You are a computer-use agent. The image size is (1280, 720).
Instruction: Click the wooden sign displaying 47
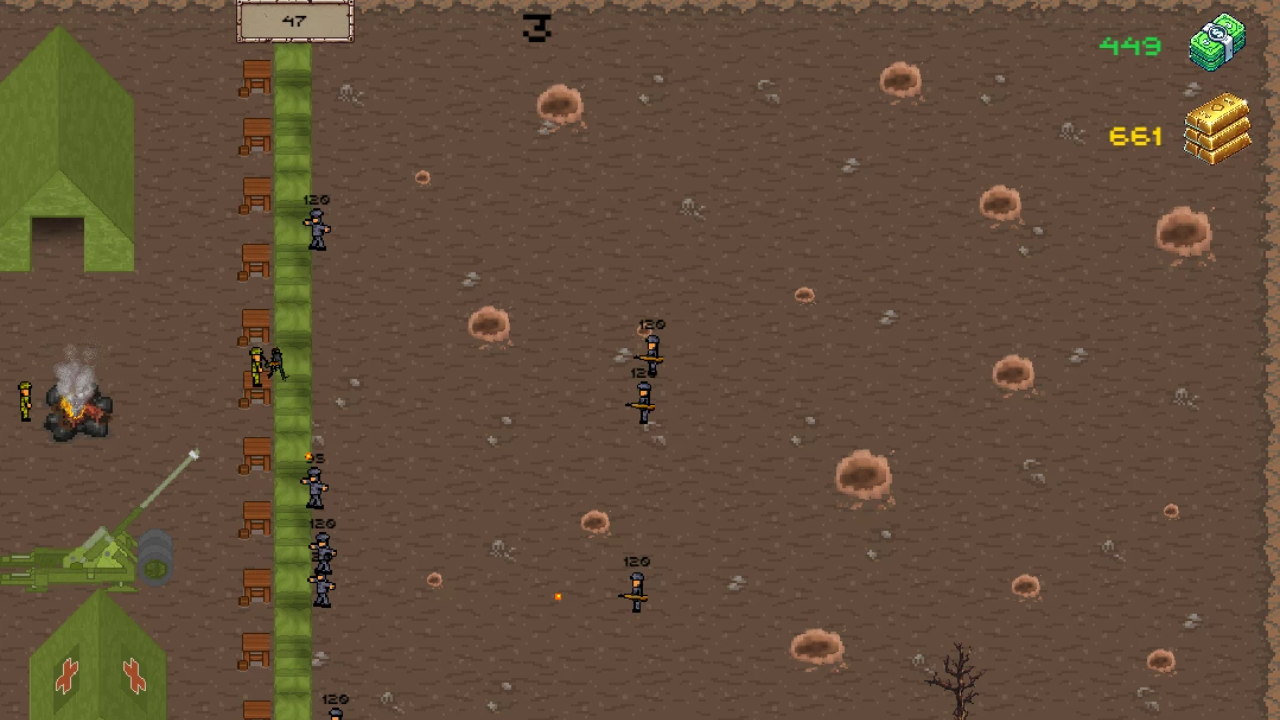[295, 21]
